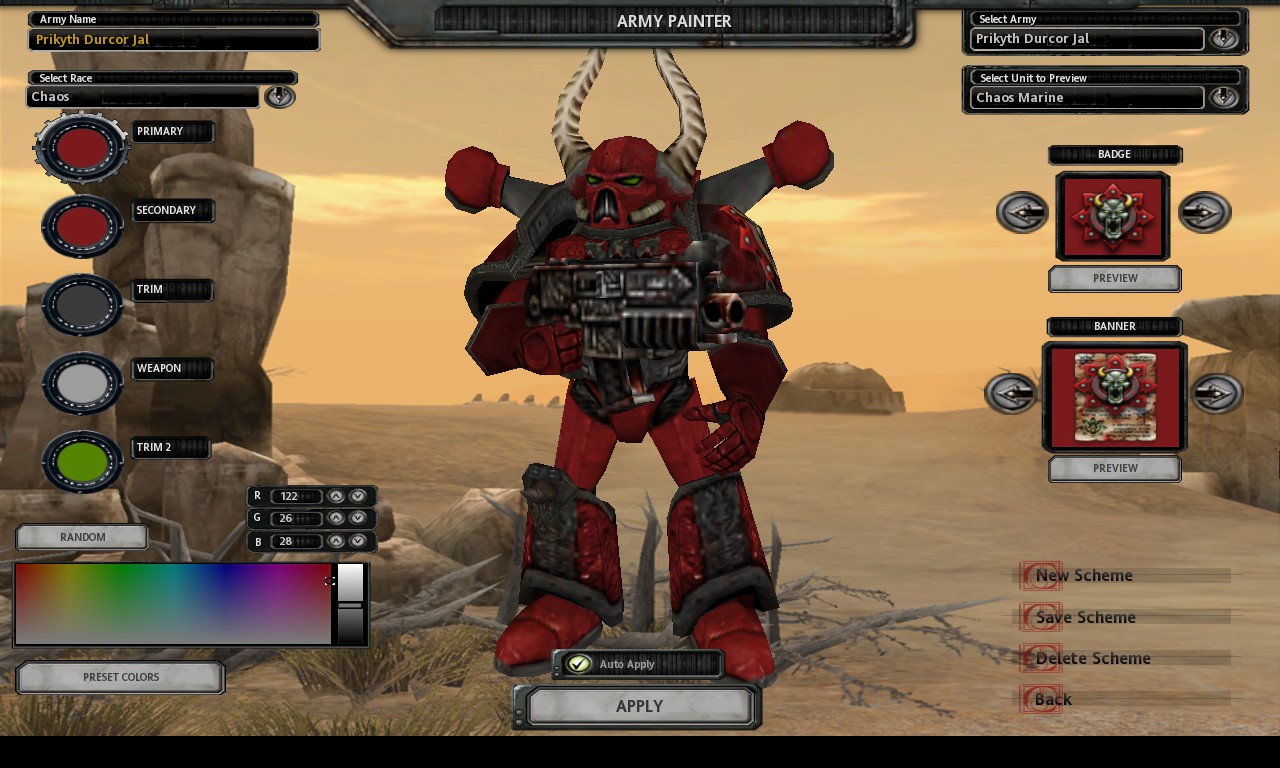The width and height of the screenshot is (1280, 768).
Task: Open the Select Army dropdown
Action: coord(1223,39)
